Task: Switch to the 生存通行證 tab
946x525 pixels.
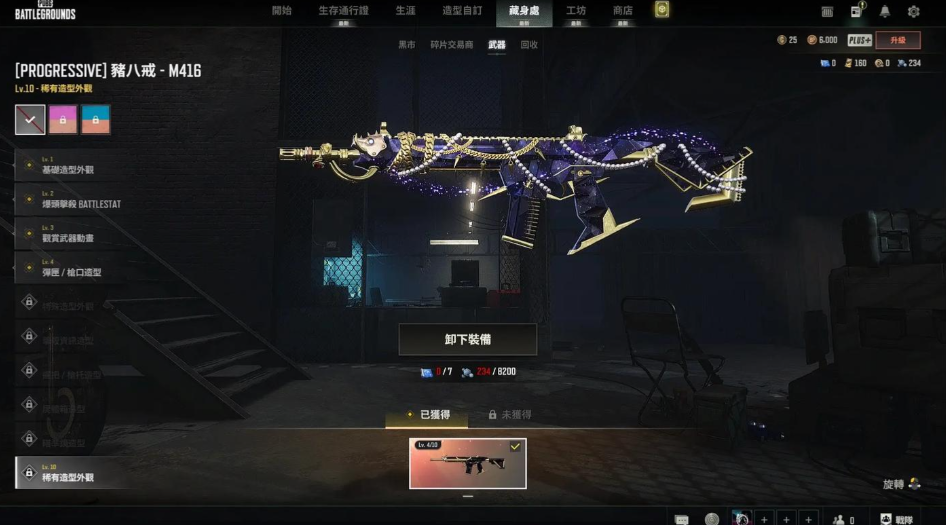Action: 342,11
